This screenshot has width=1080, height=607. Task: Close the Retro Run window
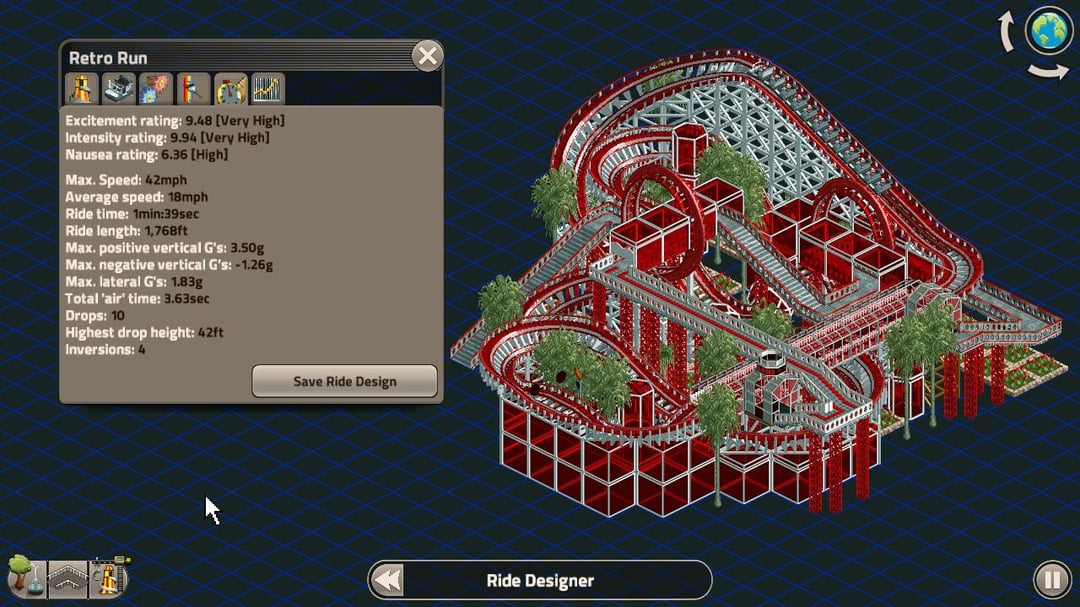tap(428, 56)
